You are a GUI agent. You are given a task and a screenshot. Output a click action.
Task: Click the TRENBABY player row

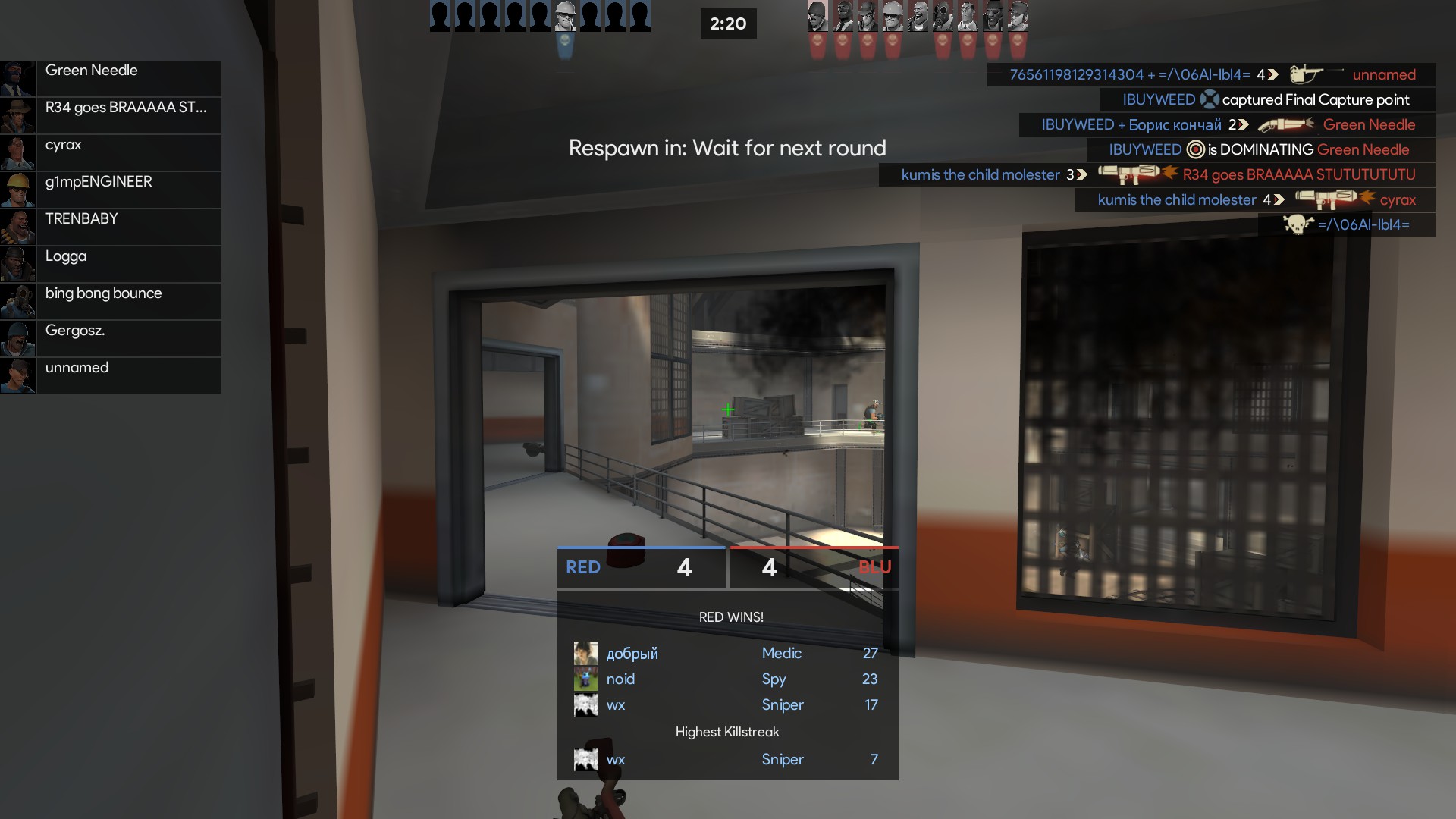(x=111, y=227)
